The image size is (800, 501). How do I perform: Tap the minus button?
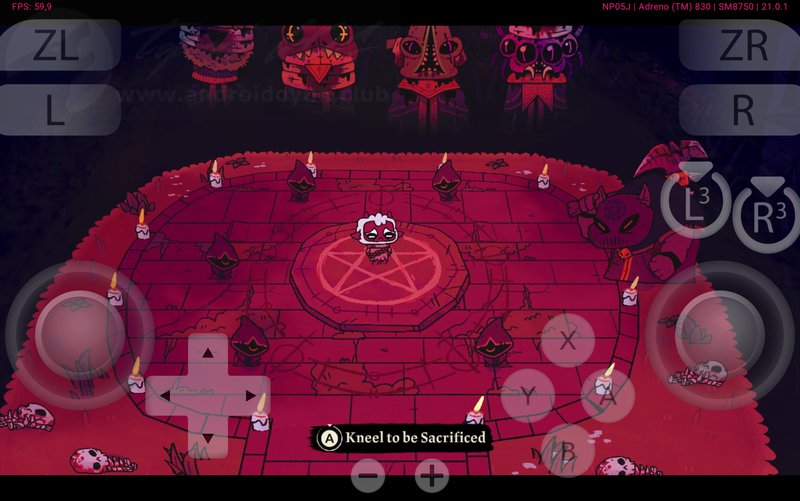(x=368, y=477)
